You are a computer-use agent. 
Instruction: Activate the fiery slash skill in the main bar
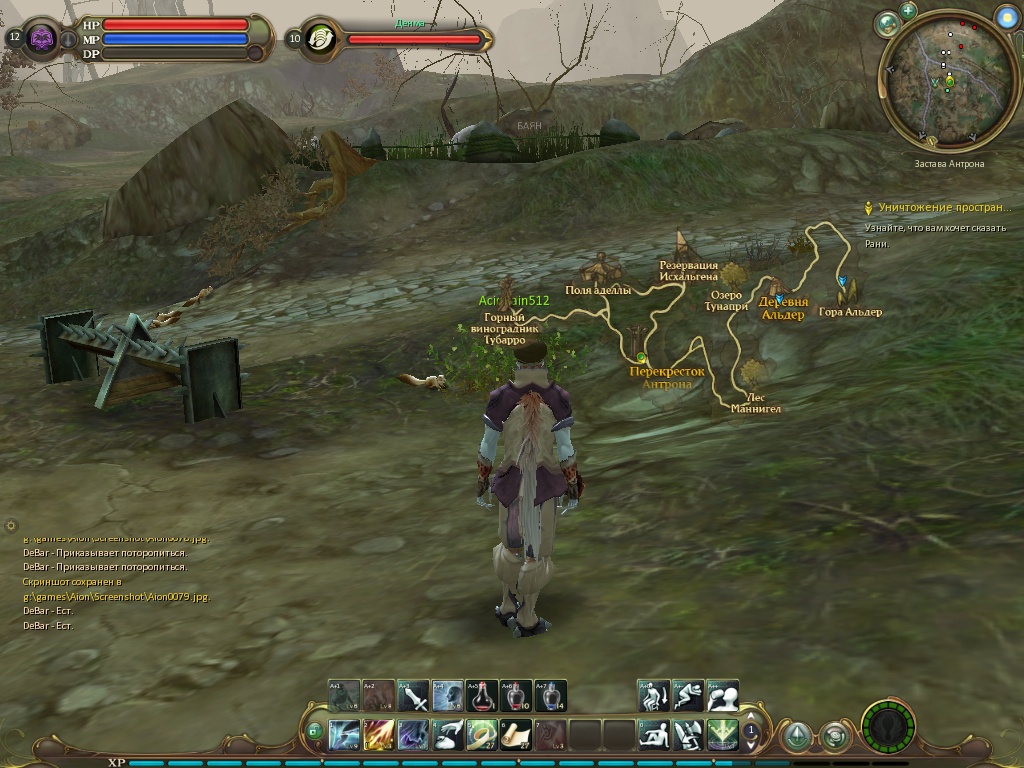(x=379, y=735)
